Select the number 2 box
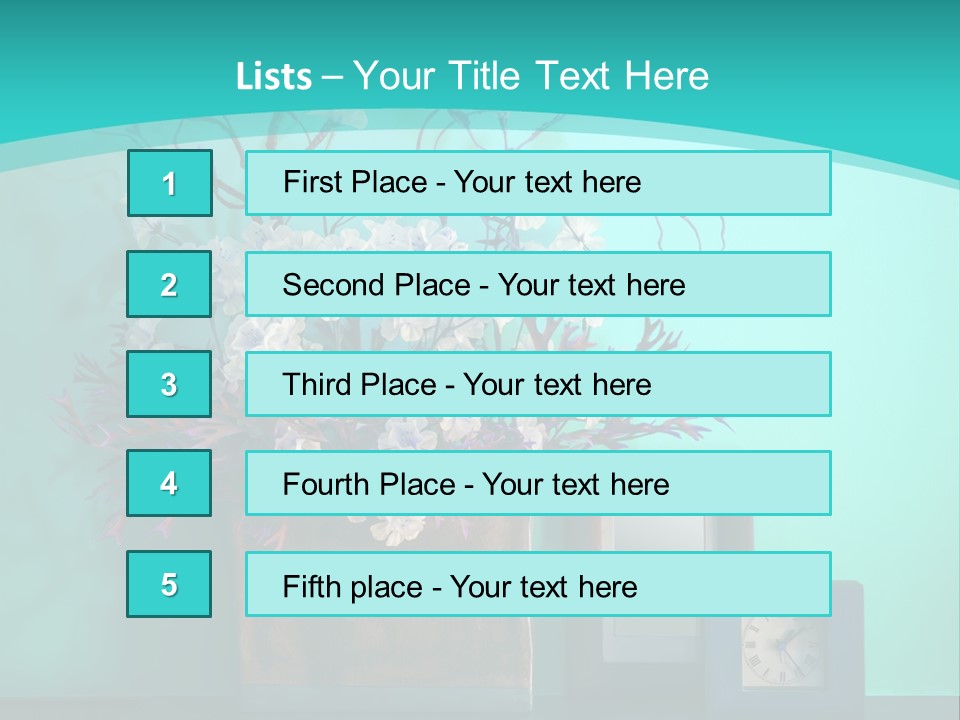This screenshot has width=960, height=720. (169, 284)
